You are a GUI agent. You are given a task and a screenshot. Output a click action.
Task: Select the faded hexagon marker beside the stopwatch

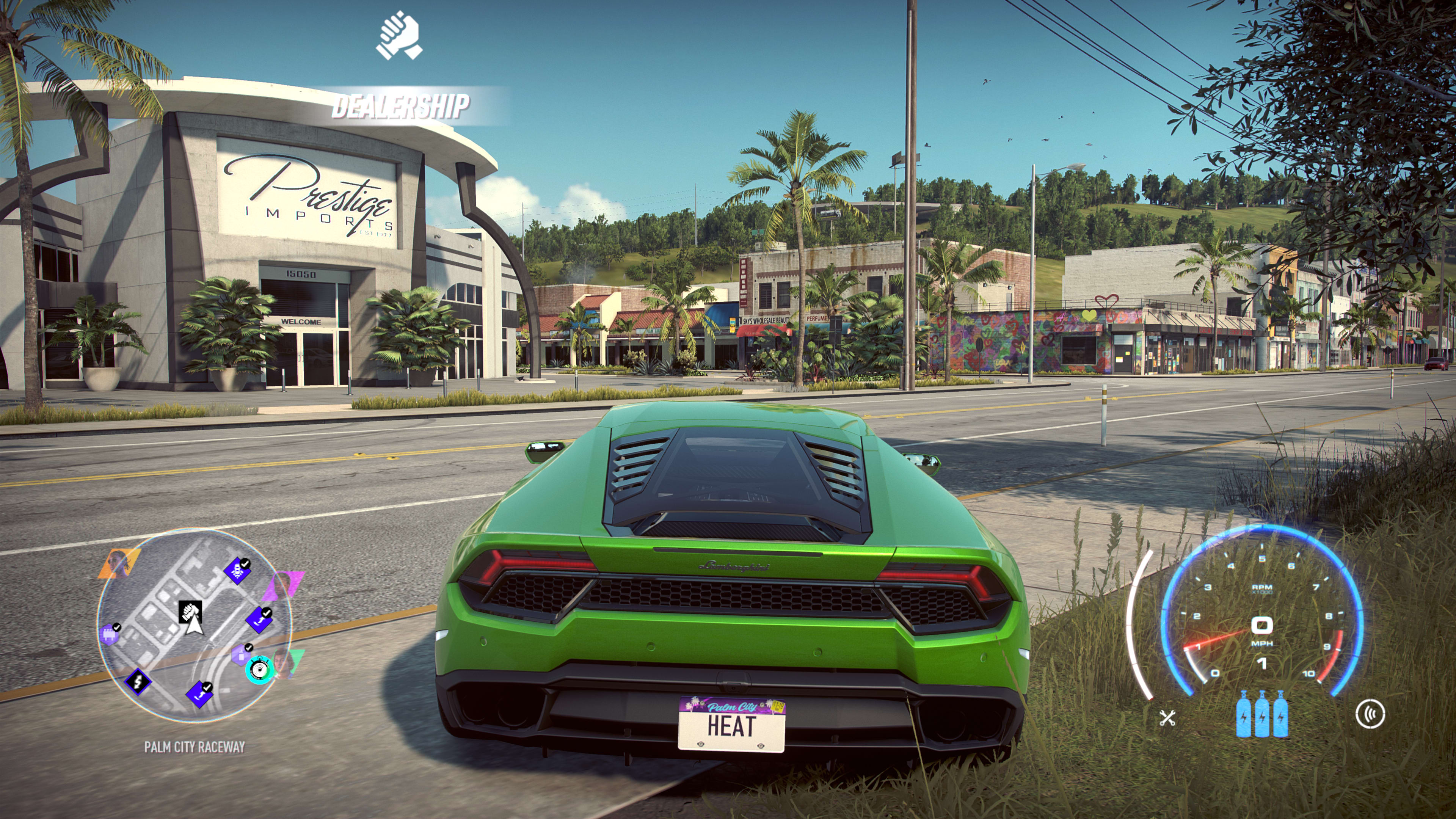point(242,654)
